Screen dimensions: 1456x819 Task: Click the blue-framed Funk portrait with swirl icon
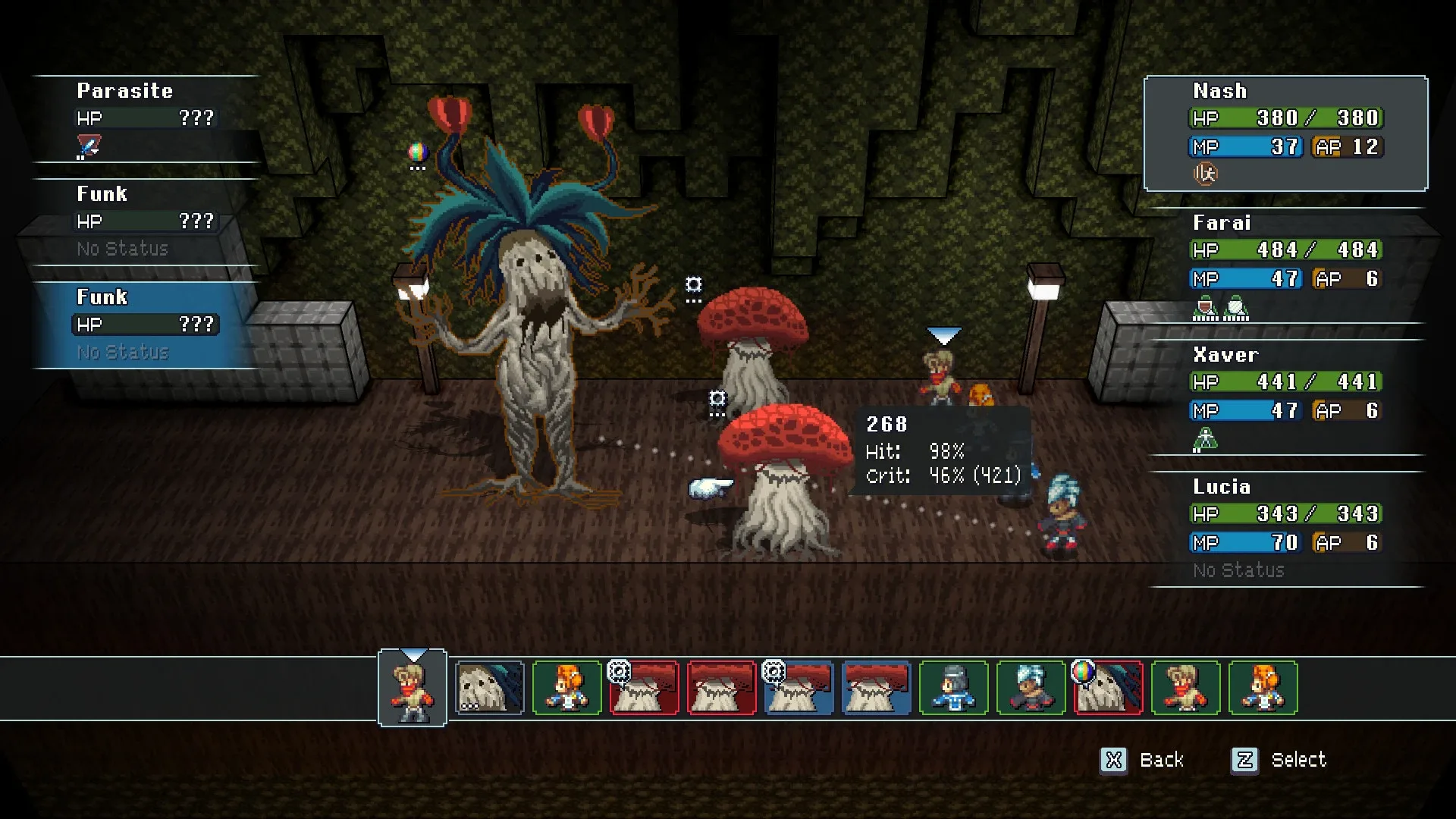coord(799,689)
